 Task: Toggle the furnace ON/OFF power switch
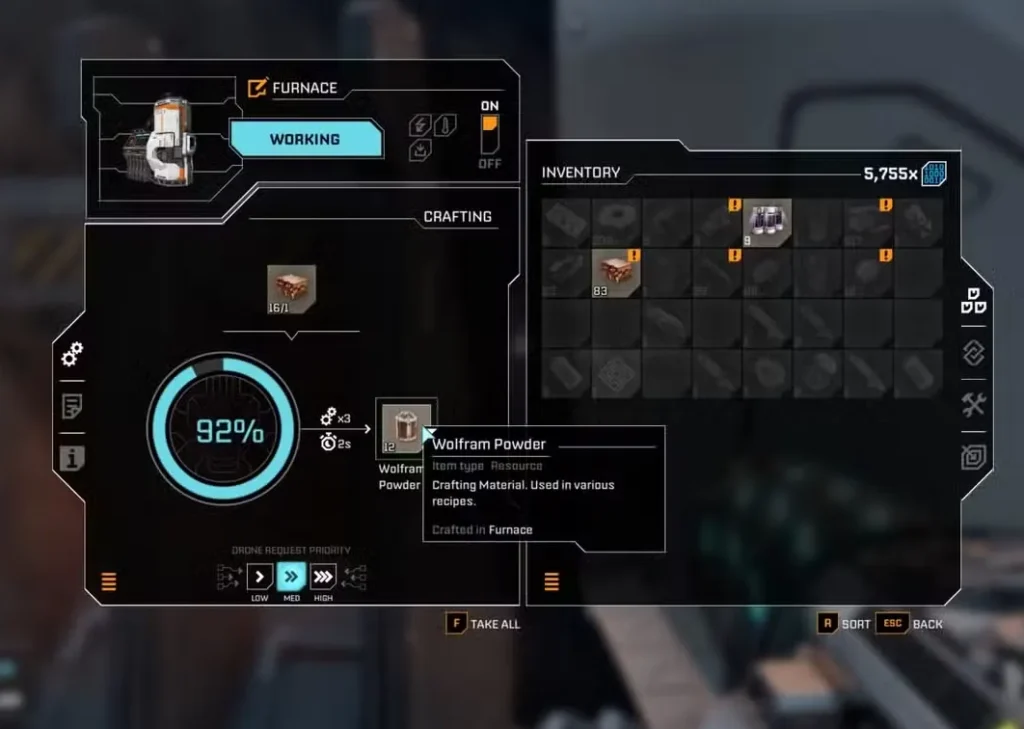pyautogui.click(x=489, y=134)
